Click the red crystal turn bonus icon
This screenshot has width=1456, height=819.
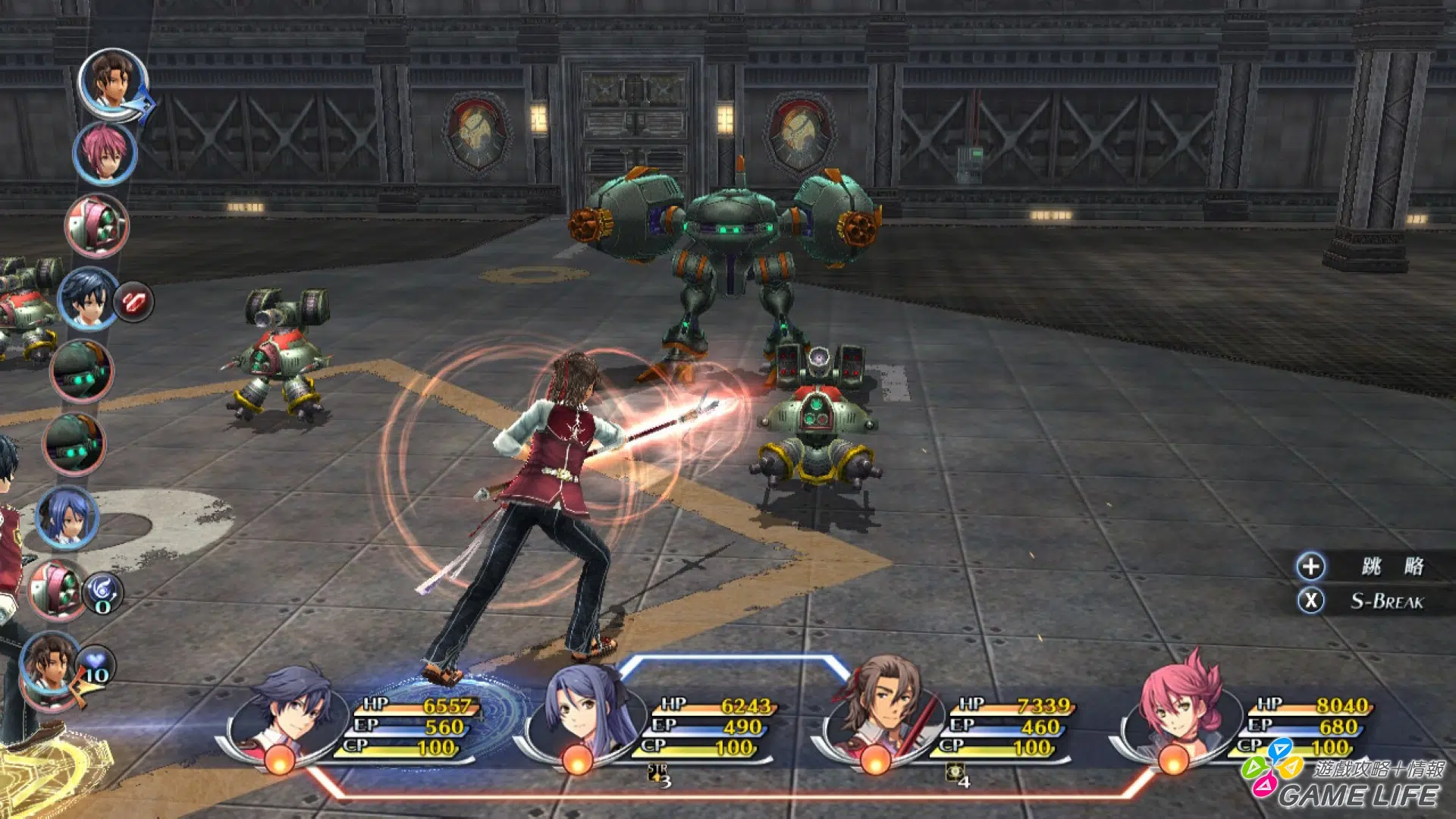[x=134, y=302]
